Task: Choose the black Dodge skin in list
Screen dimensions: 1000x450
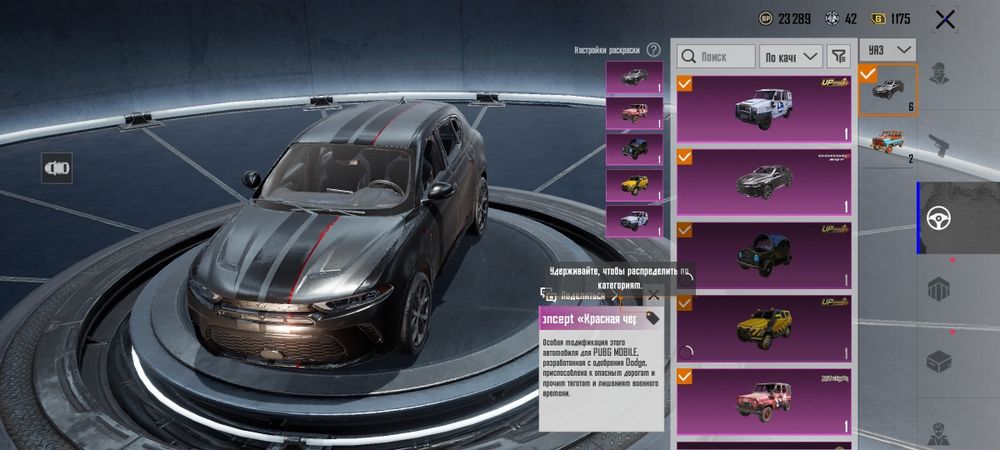Action: (x=765, y=180)
